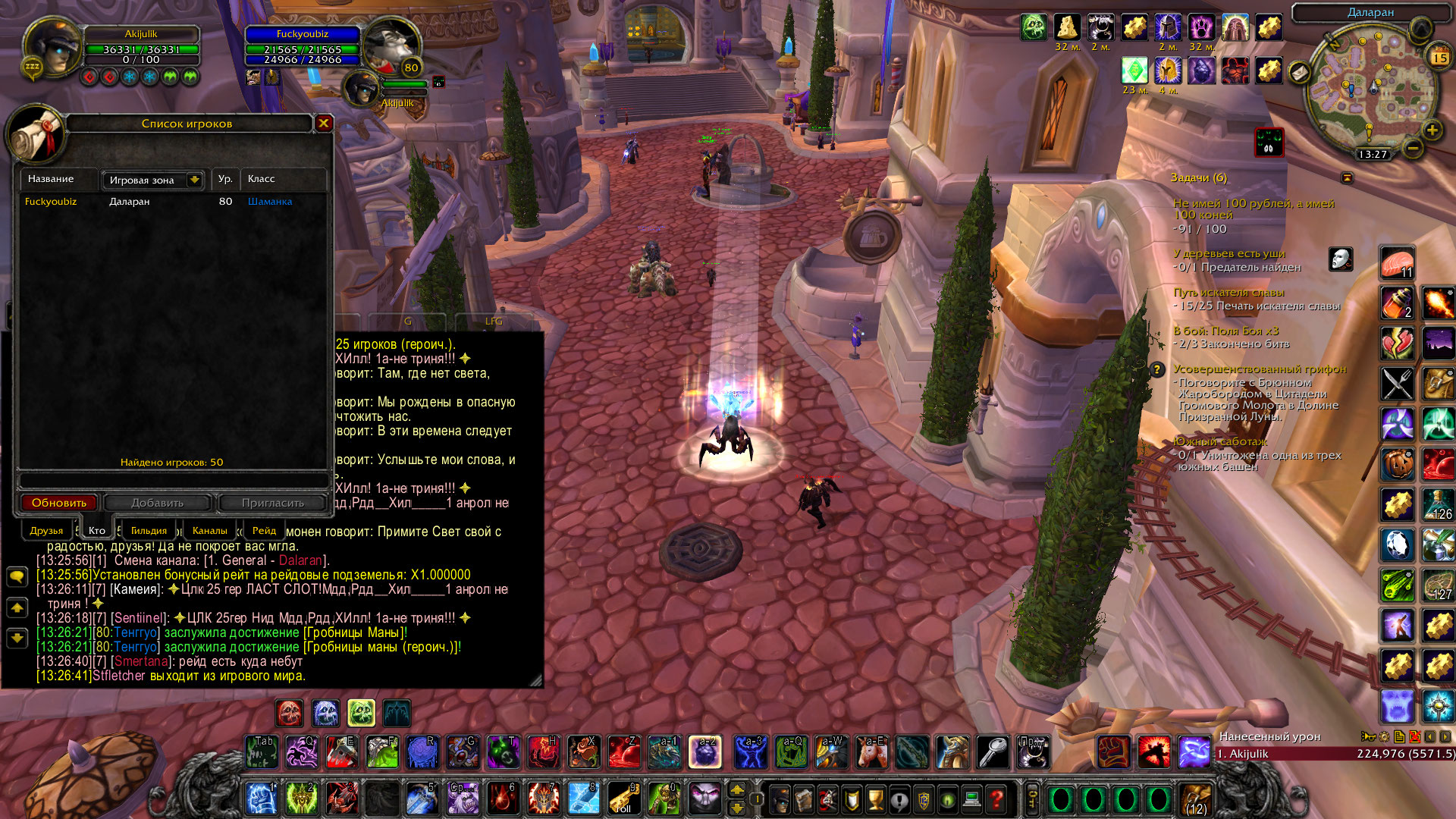Zoom out the minimap
The height and width of the screenshot is (819, 1456).
coord(1412,148)
